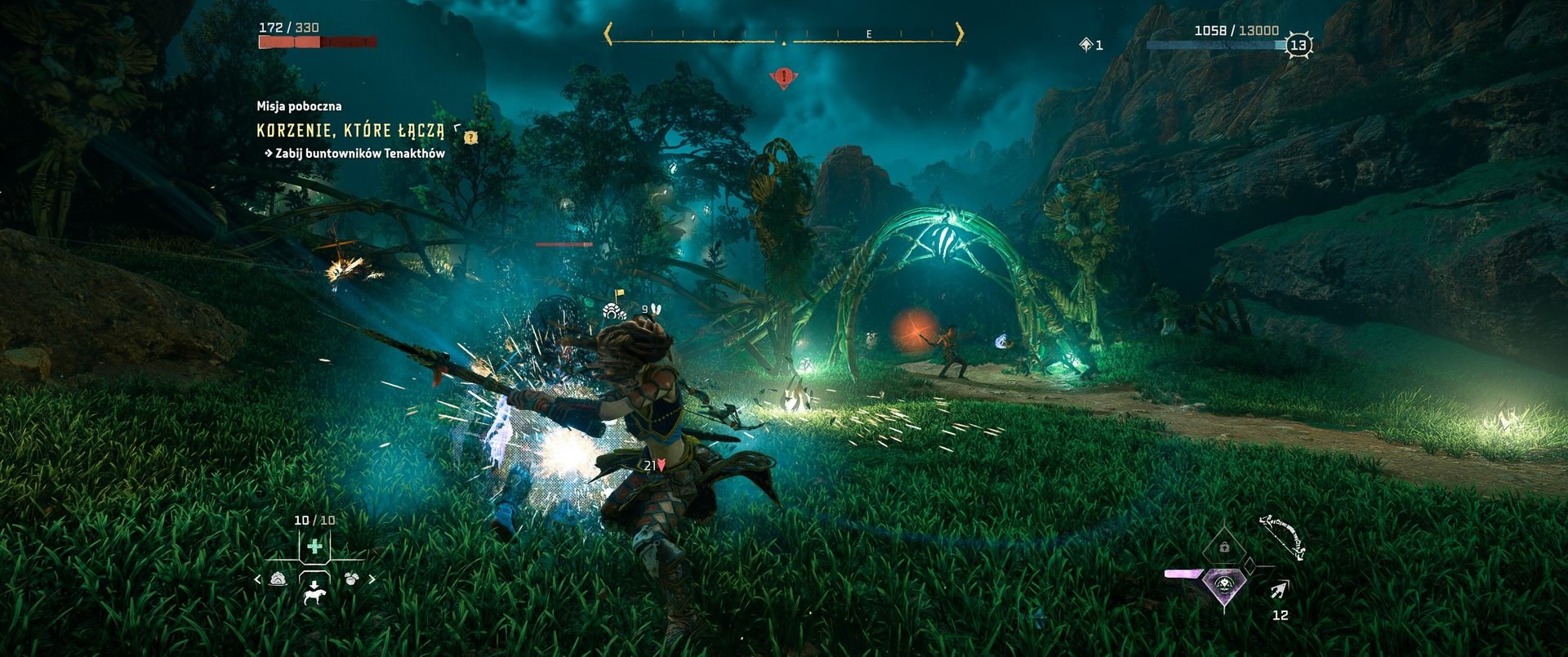This screenshot has width=1568, height=657.
Task: Select the E marker on the compass bar
Action: [x=867, y=36]
